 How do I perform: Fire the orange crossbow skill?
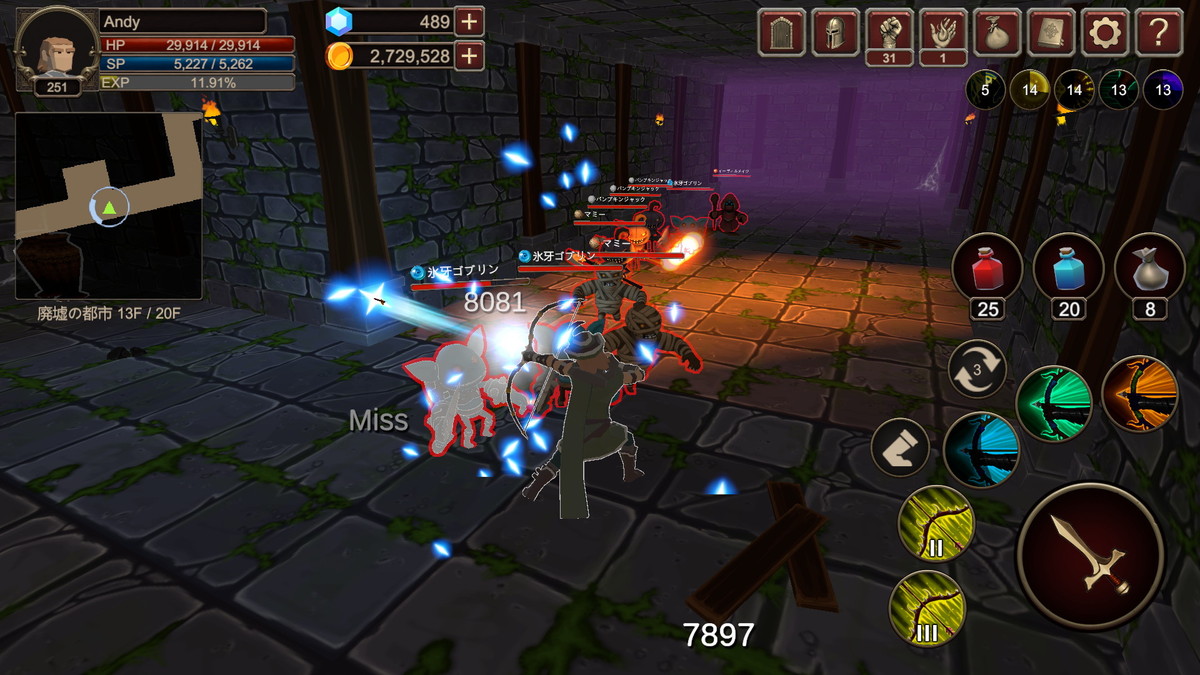click(x=1139, y=393)
